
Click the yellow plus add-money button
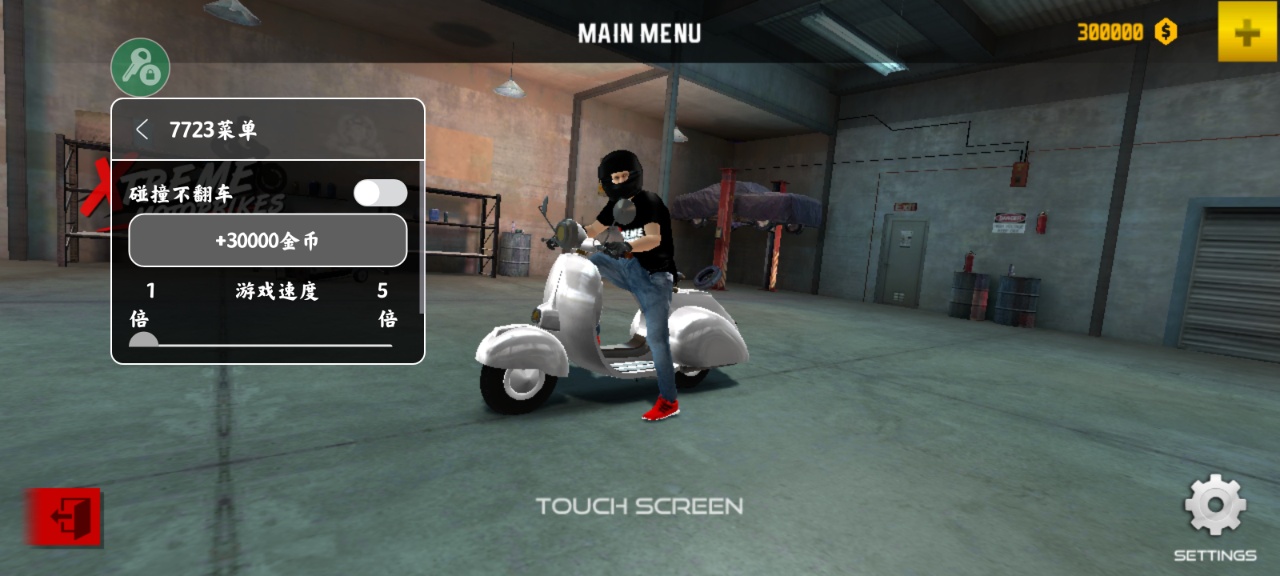1247,32
